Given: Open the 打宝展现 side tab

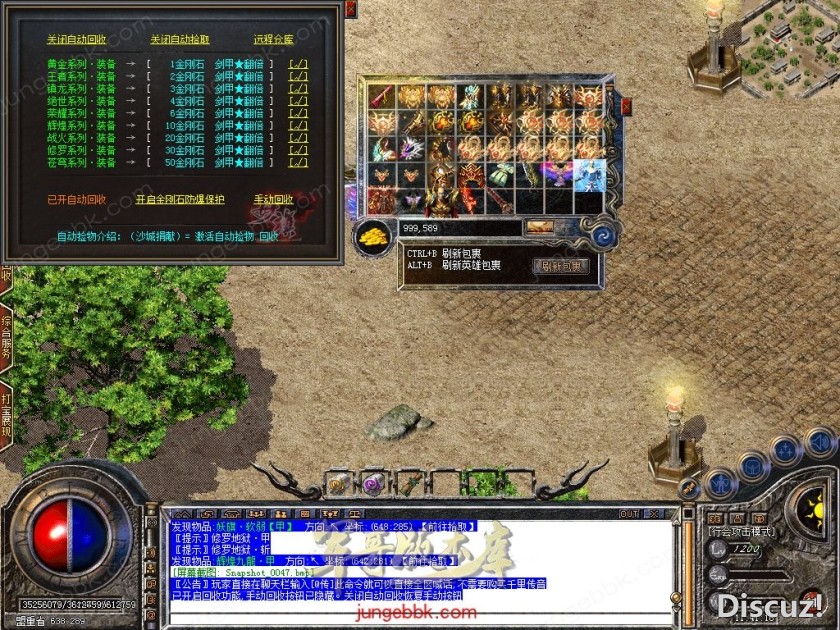Looking at the screenshot, I should point(6,412).
